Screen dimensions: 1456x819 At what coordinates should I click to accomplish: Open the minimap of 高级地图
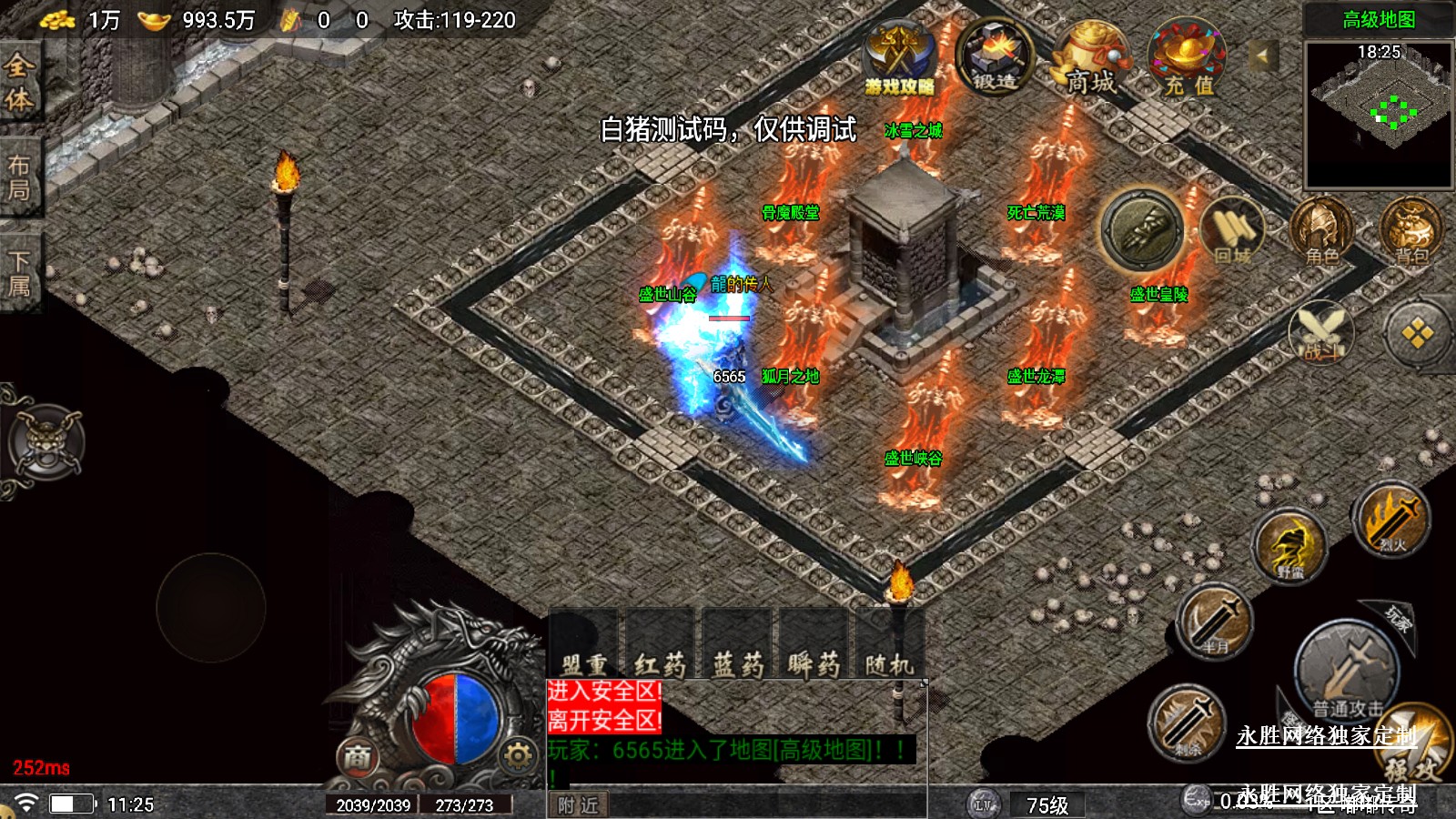point(1378,114)
